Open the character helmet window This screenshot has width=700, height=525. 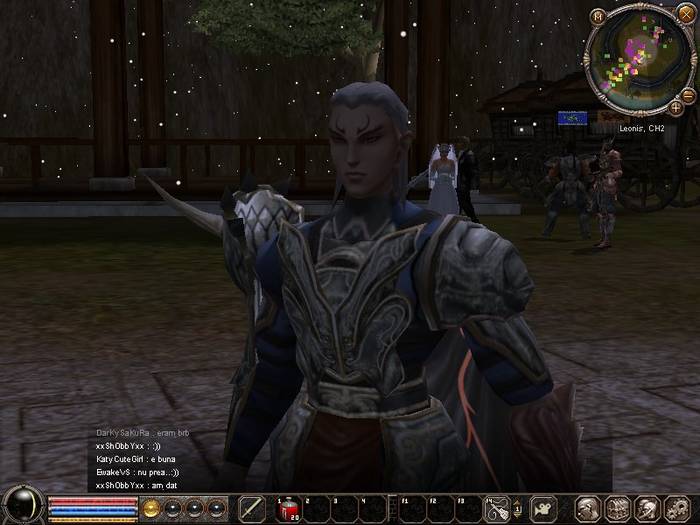588,508
